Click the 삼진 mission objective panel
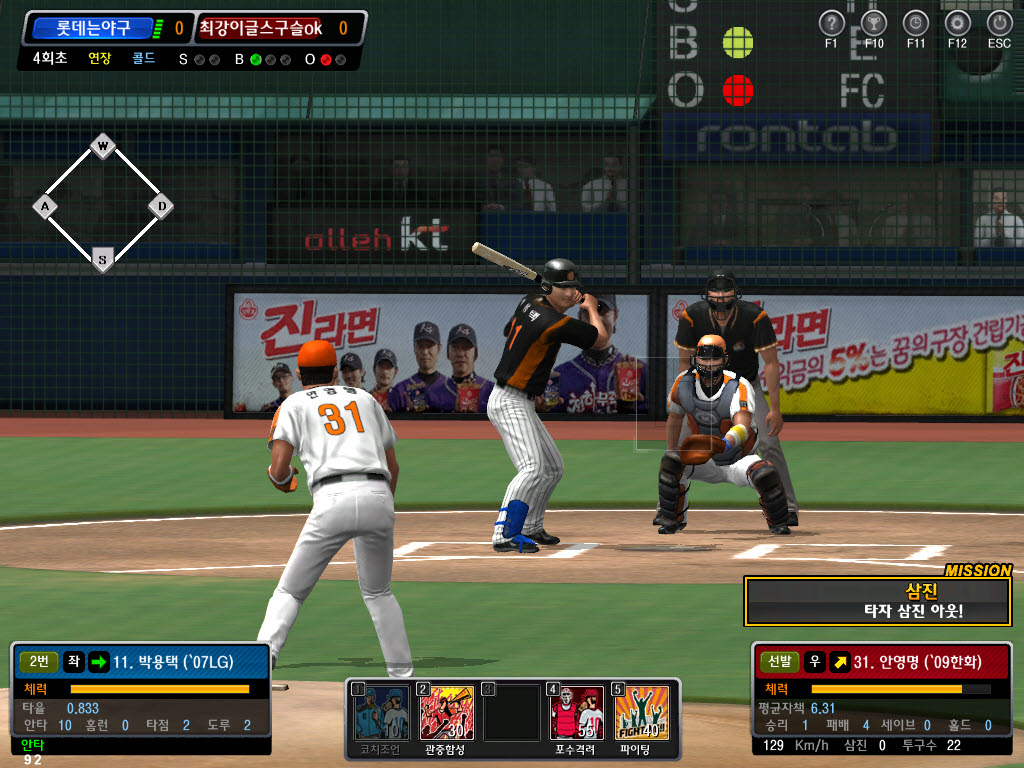The width and height of the screenshot is (1024, 768). (878, 601)
